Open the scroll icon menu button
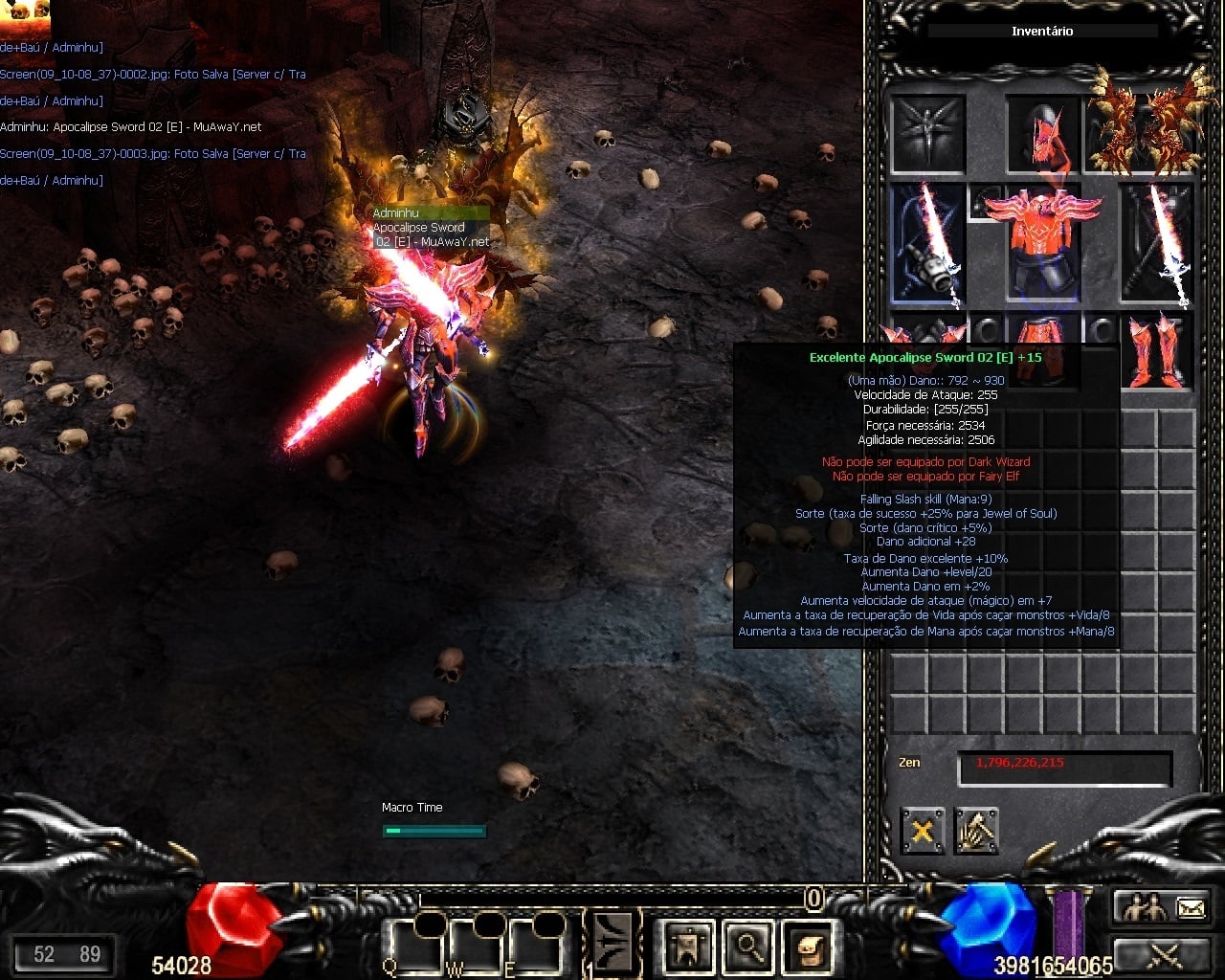The height and width of the screenshot is (980, 1225). point(807,947)
